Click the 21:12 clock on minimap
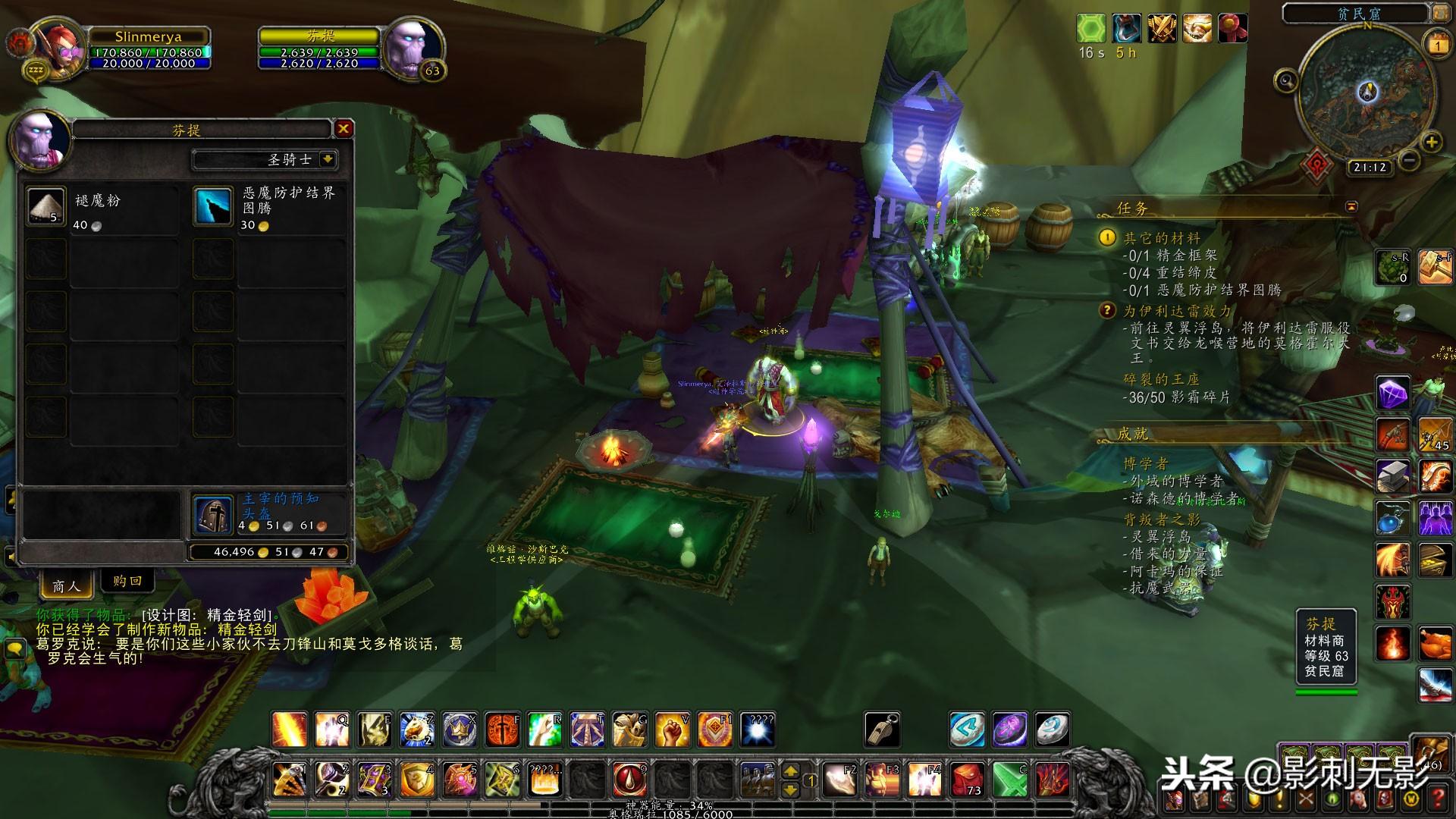1456x819 pixels. click(1370, 168)
